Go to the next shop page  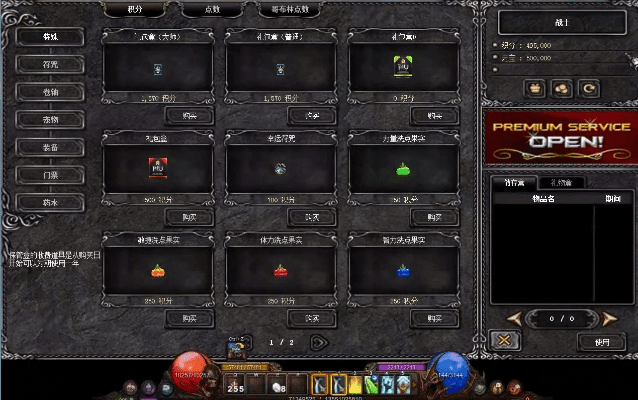tap(319, 342)
